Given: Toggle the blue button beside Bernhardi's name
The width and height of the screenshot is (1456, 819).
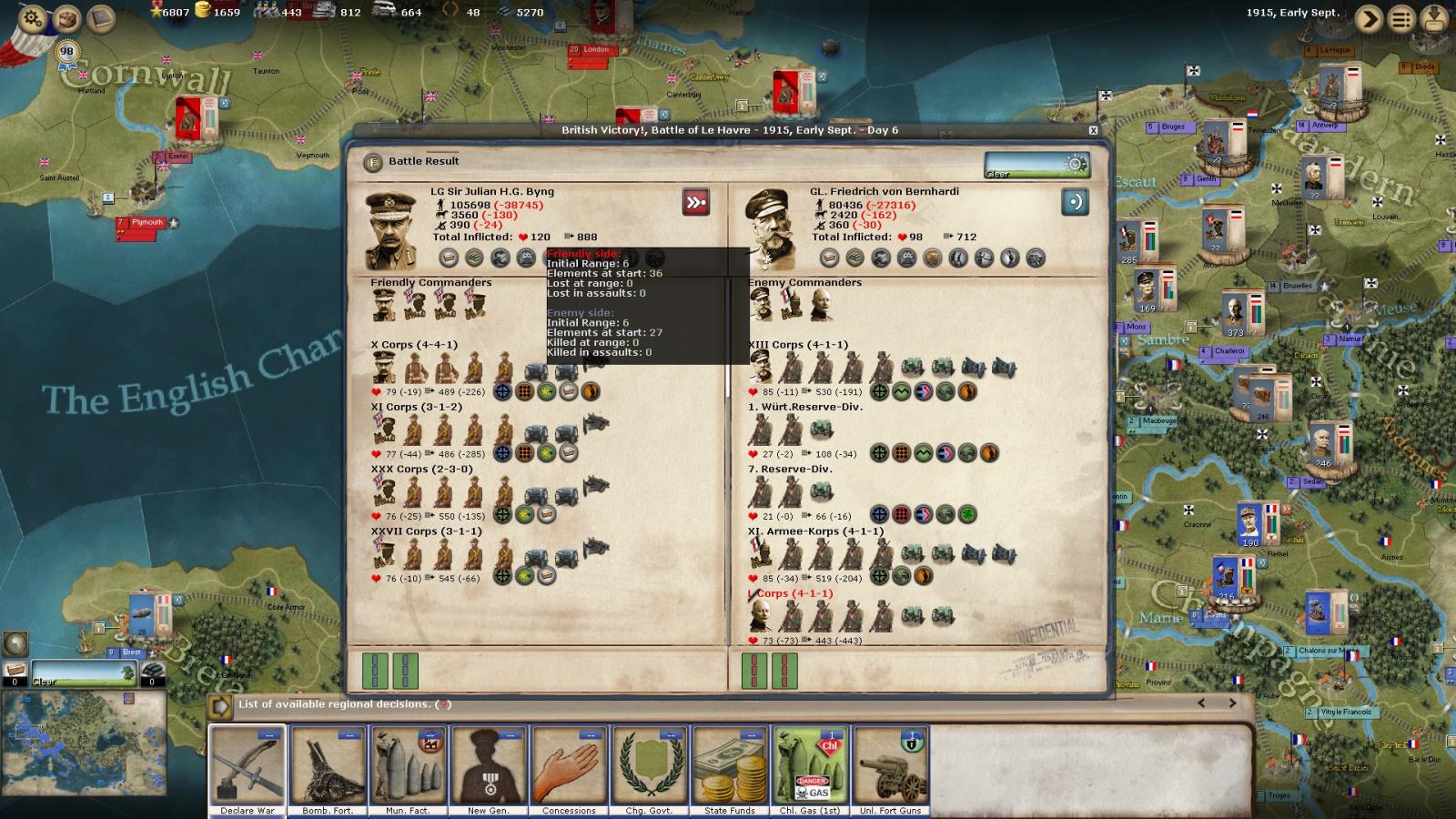Looking at the screenshot, I should coord(1075,202).
